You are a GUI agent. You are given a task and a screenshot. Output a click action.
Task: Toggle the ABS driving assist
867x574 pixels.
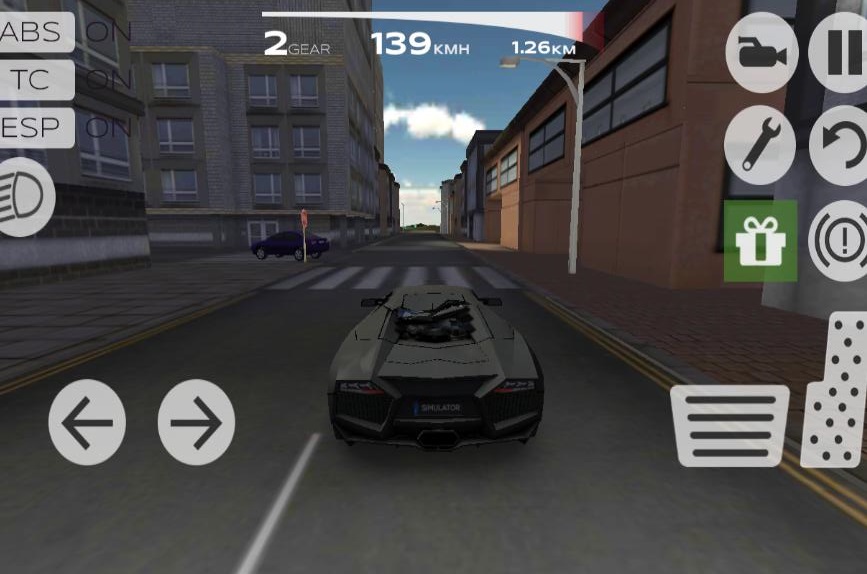click(35, 32)
